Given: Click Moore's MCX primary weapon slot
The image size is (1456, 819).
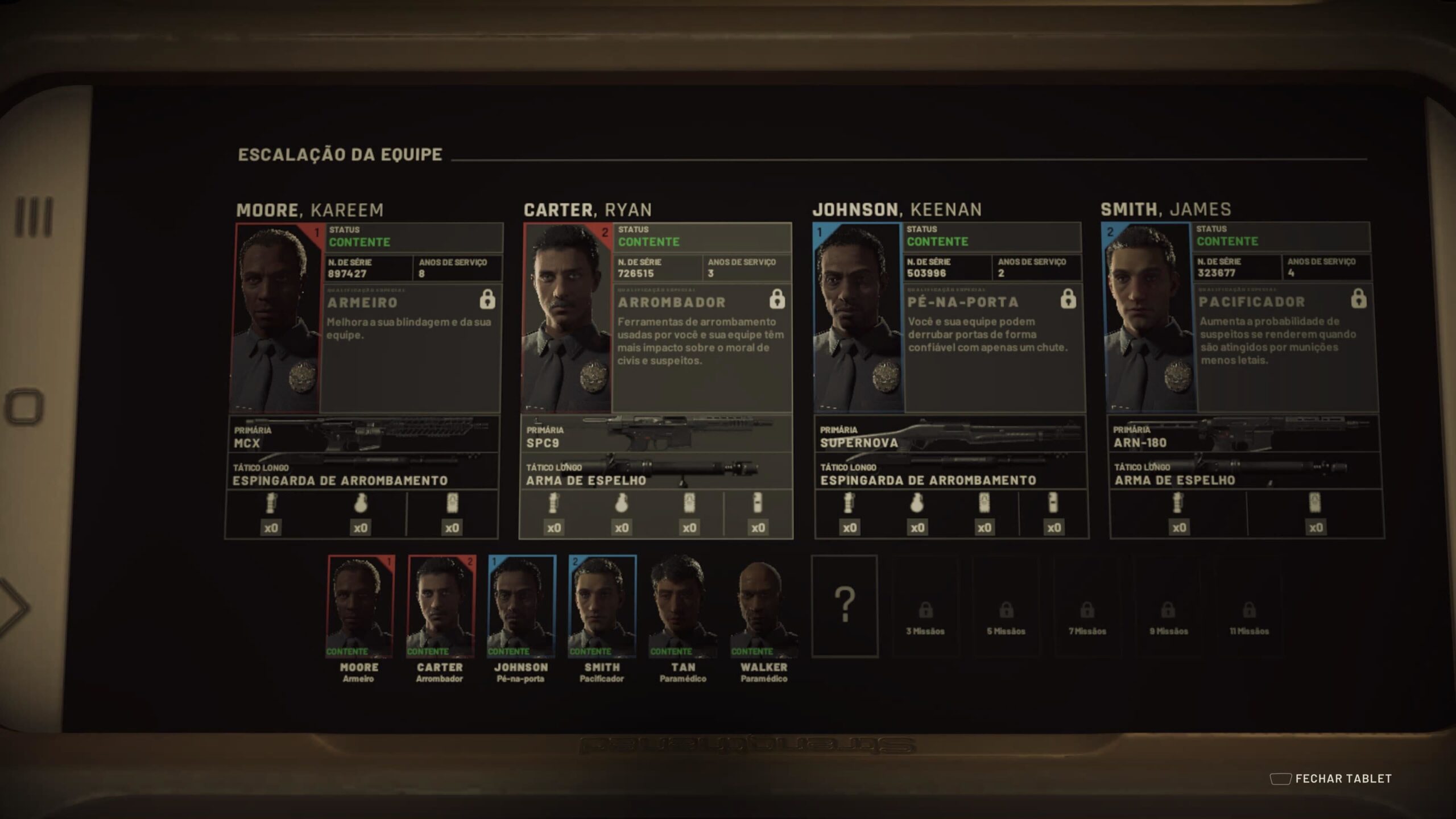Looking at the screenshot, I should [x=364, y=435].
